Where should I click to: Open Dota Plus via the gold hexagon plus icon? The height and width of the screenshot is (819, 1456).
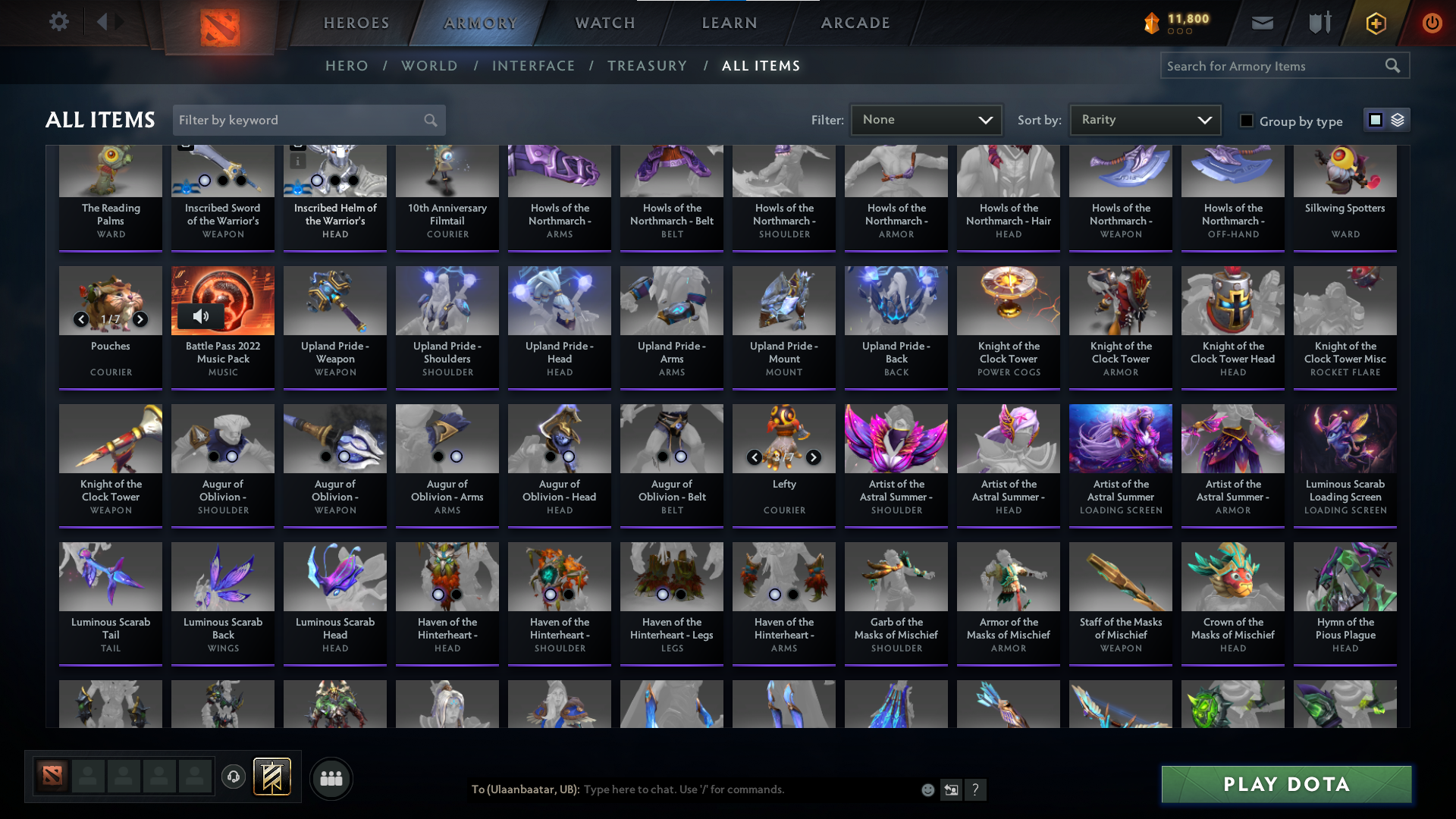coord(1375,22)
